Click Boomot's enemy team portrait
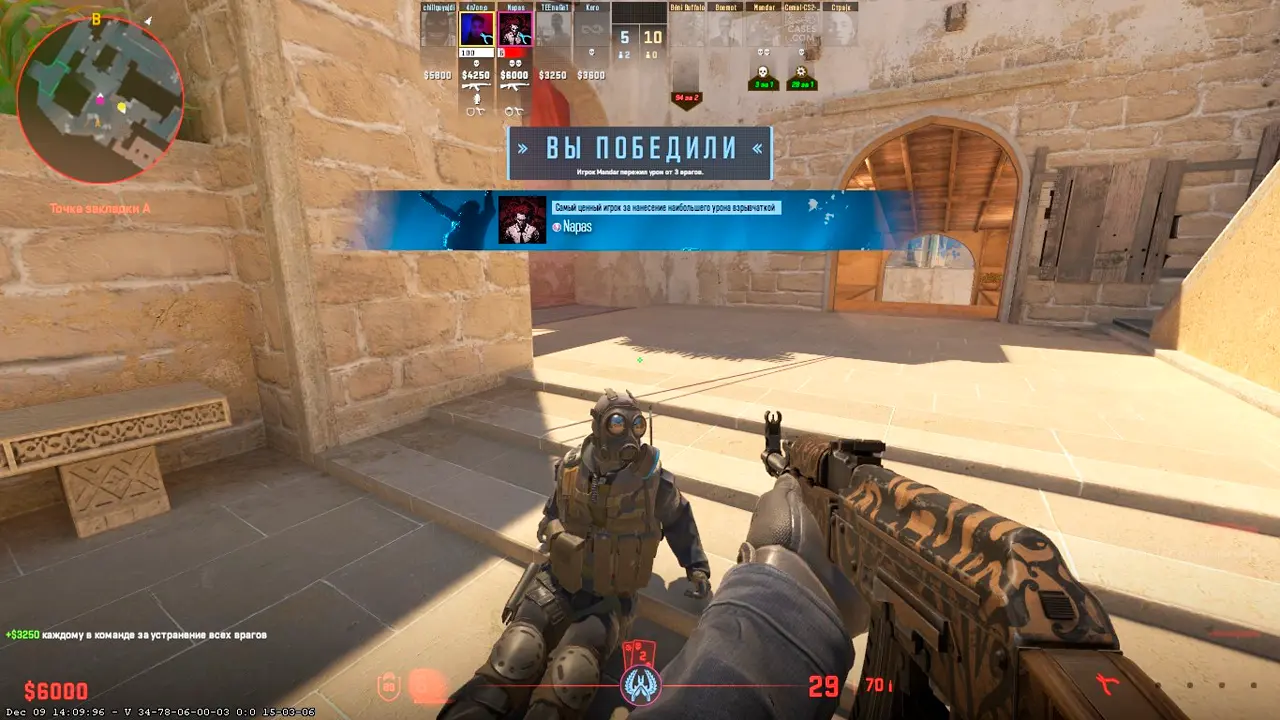Image resolution: width=1280 pixels, height=720 pixels. pos(725,28)
